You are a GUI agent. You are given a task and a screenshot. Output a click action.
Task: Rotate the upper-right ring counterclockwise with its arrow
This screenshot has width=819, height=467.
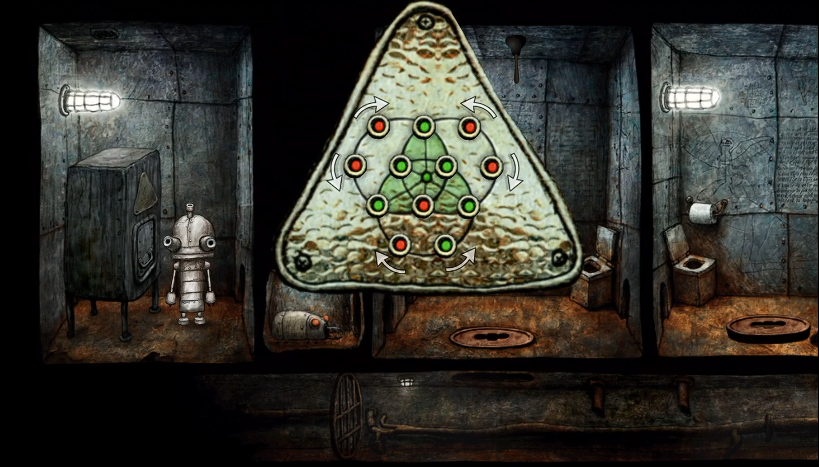coord(478,107)
